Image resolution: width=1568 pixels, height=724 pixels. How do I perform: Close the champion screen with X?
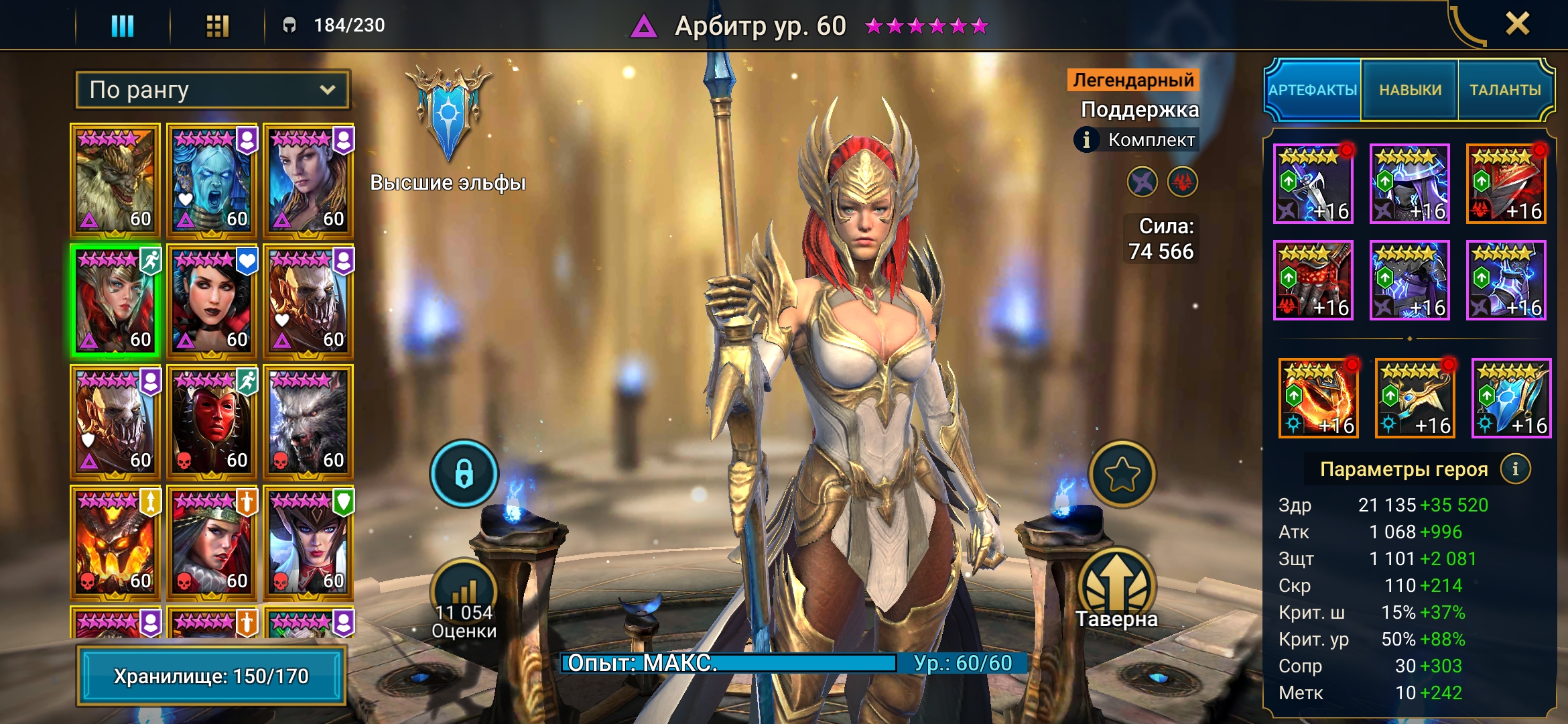1517,24
